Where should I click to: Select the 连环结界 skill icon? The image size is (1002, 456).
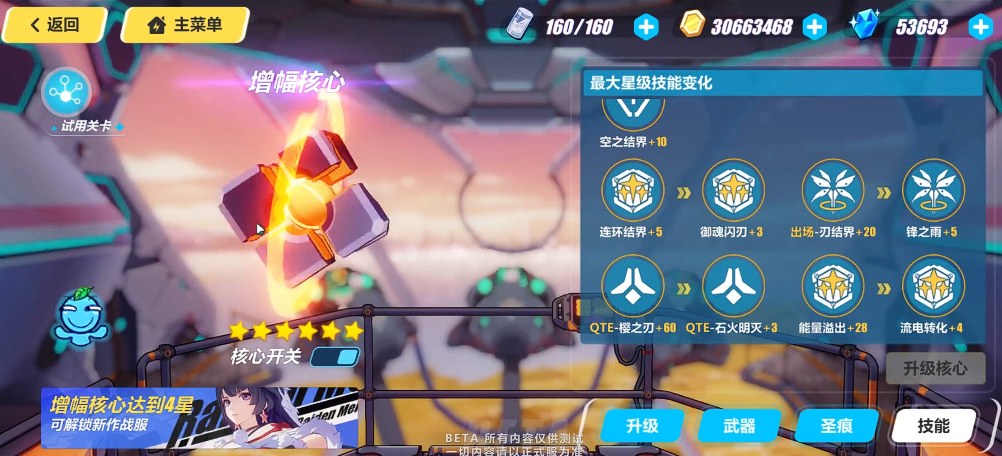[x=633, y=190]
